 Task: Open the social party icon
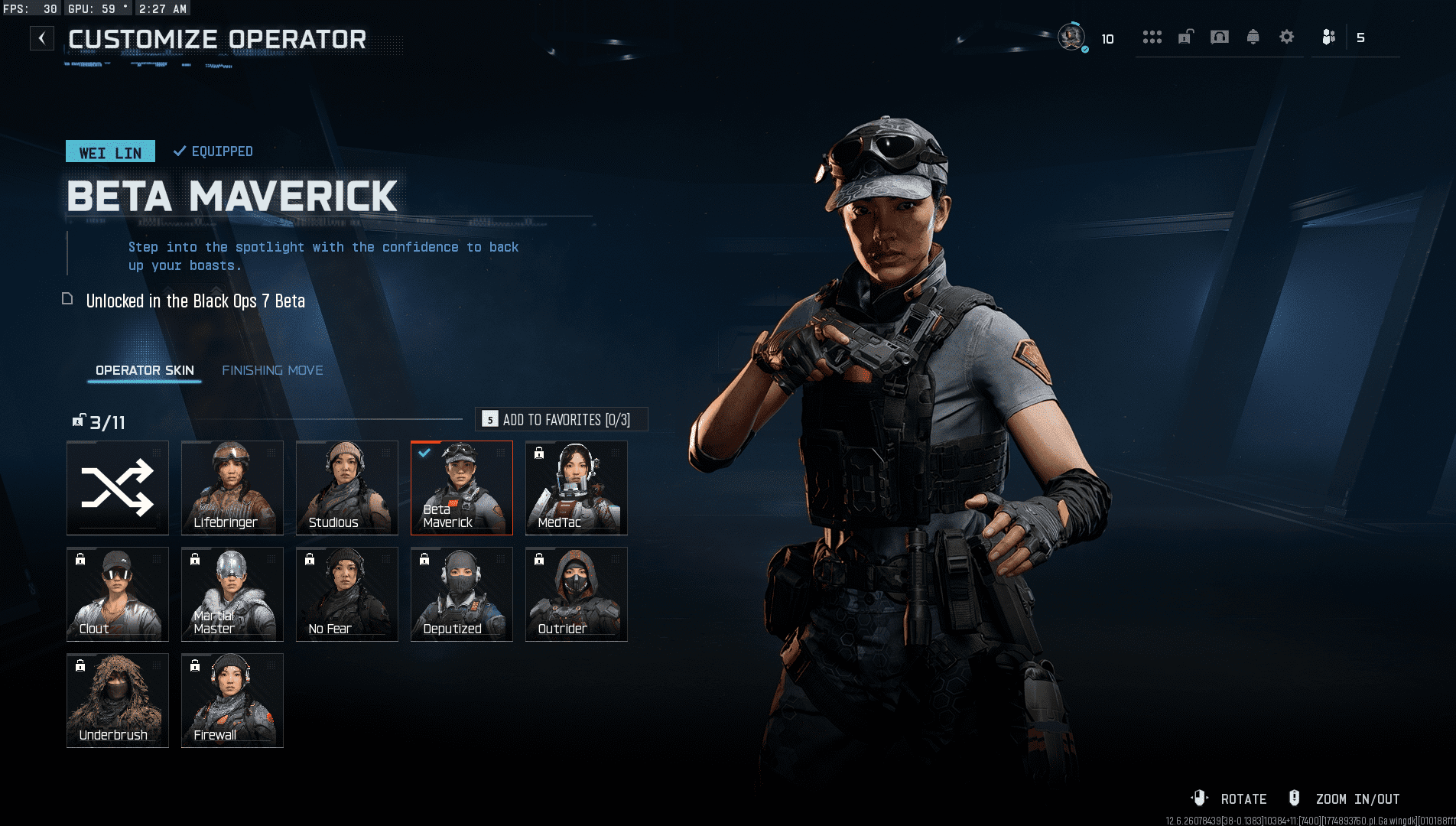click(1329, 37)
